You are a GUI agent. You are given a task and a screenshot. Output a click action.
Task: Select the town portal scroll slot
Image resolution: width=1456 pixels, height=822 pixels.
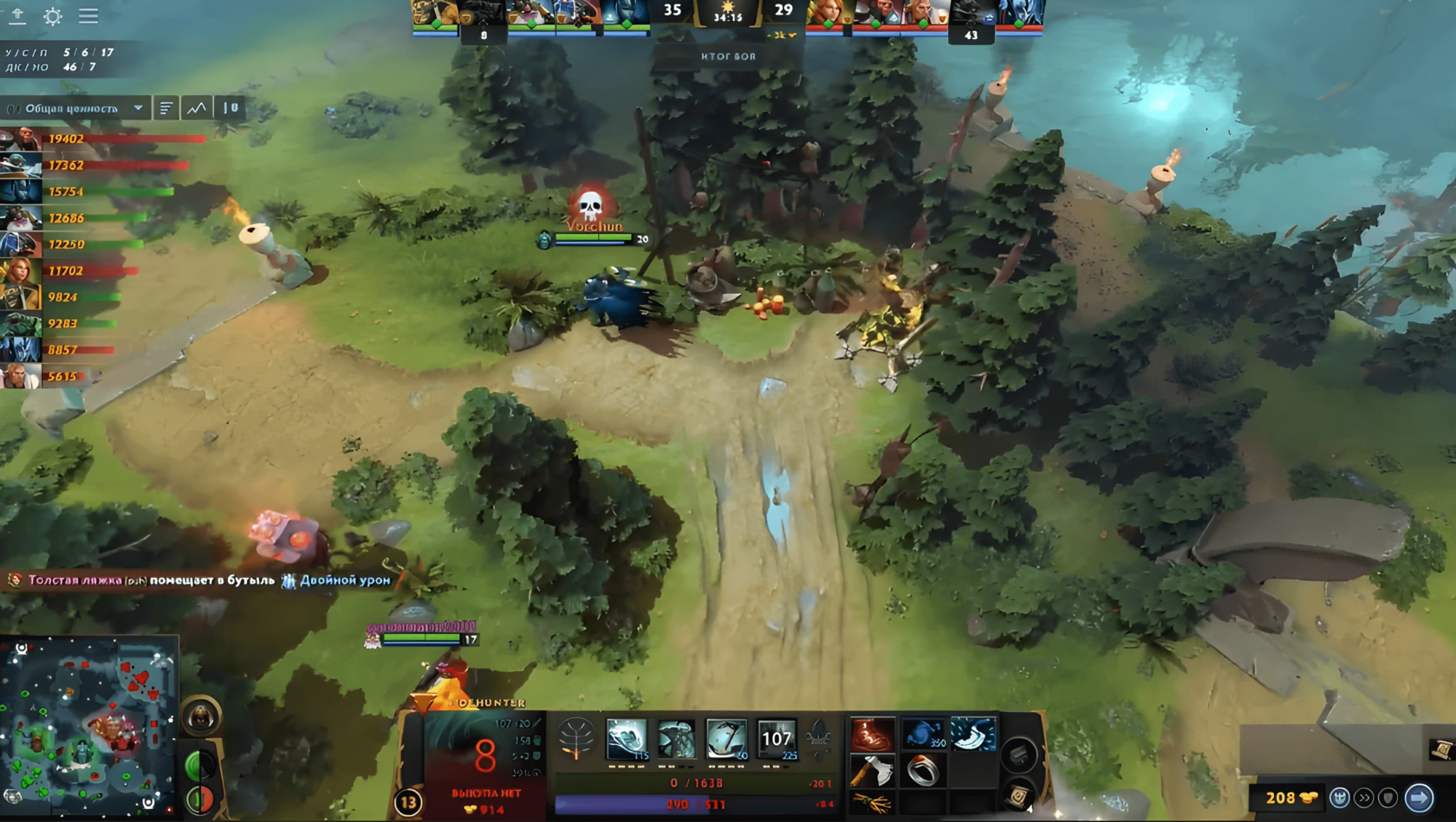(x=1019, y=795)
